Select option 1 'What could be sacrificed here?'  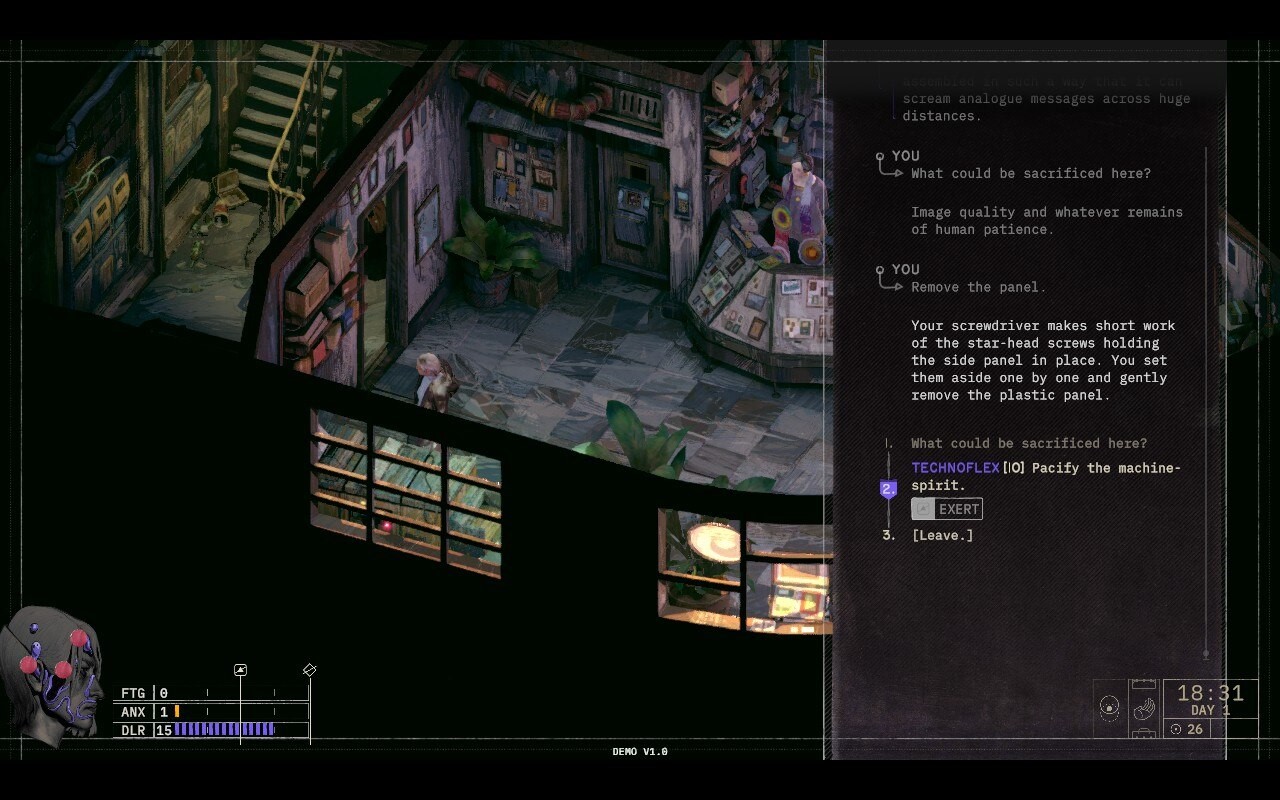click(1027, 443)
